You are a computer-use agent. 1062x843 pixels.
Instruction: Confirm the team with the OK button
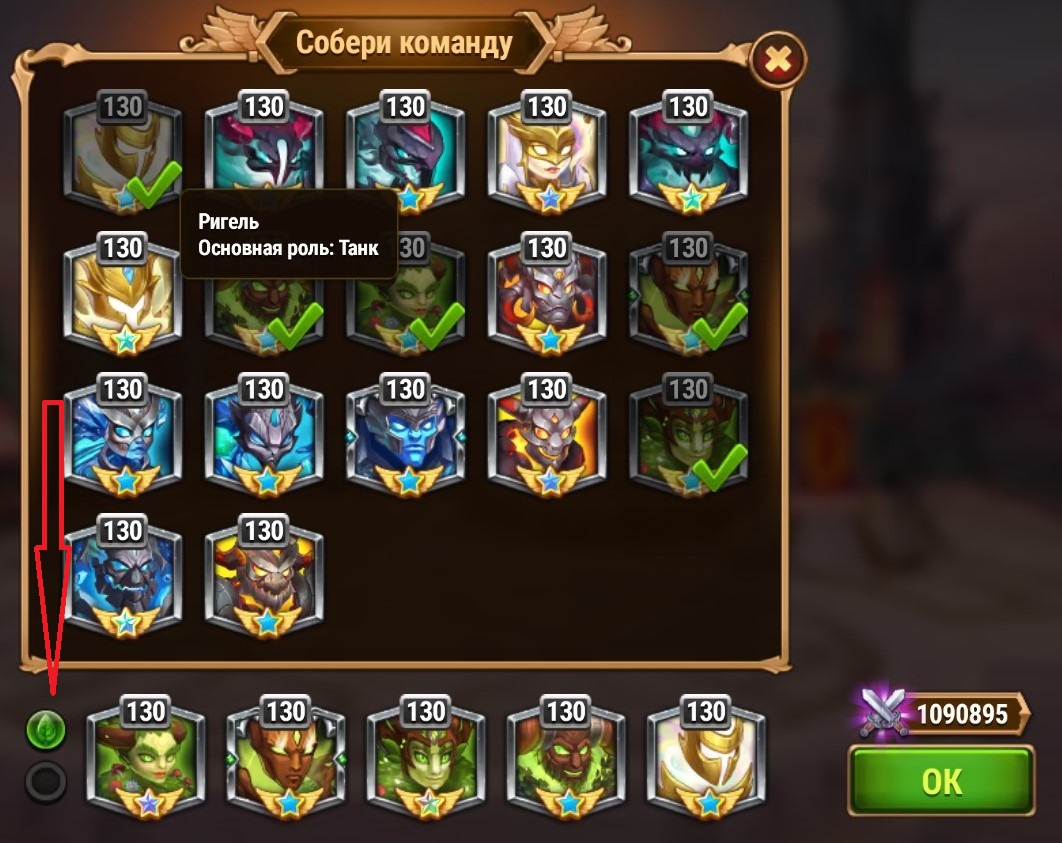click(939, 780)
